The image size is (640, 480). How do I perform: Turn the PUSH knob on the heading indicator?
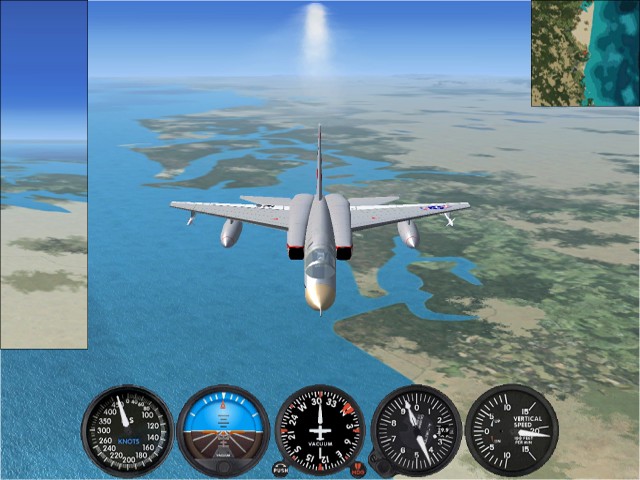click(x=281, y=468)
